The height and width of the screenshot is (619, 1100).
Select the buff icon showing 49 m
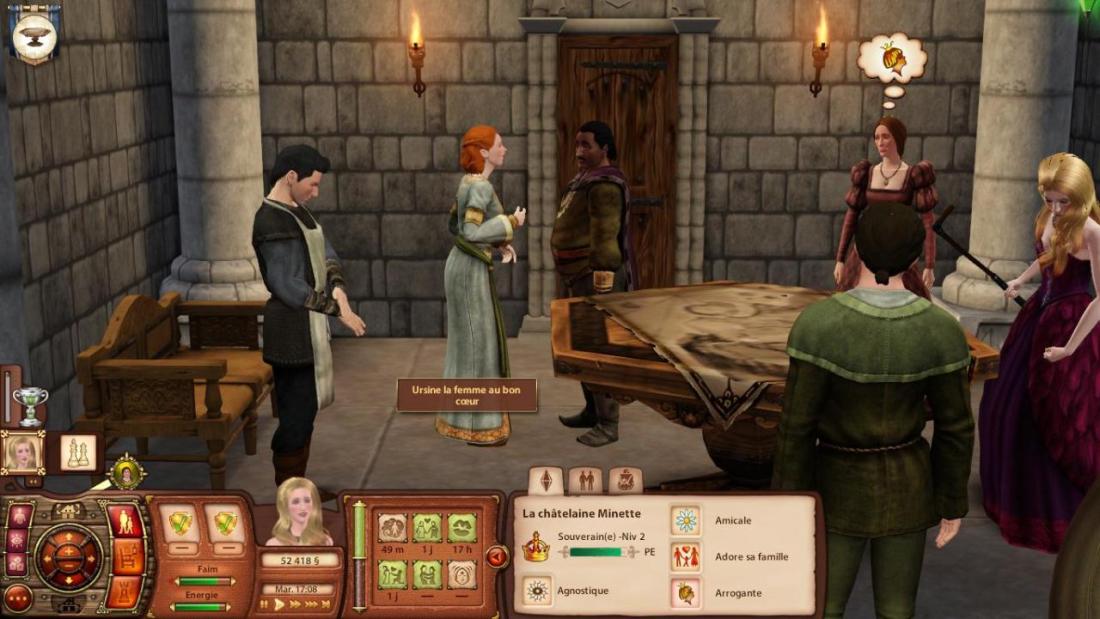pos(392,527)
